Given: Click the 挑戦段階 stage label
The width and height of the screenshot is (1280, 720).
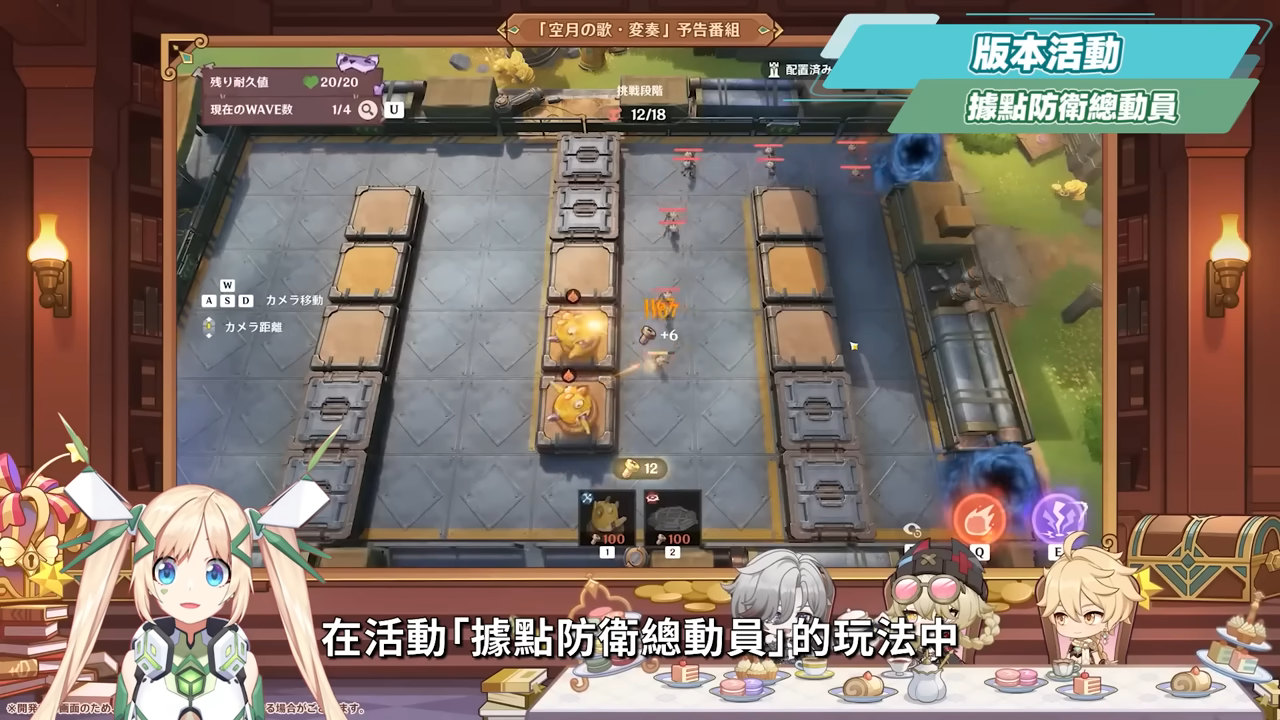Looking at the screenshot, I should (x=641, y=89).
